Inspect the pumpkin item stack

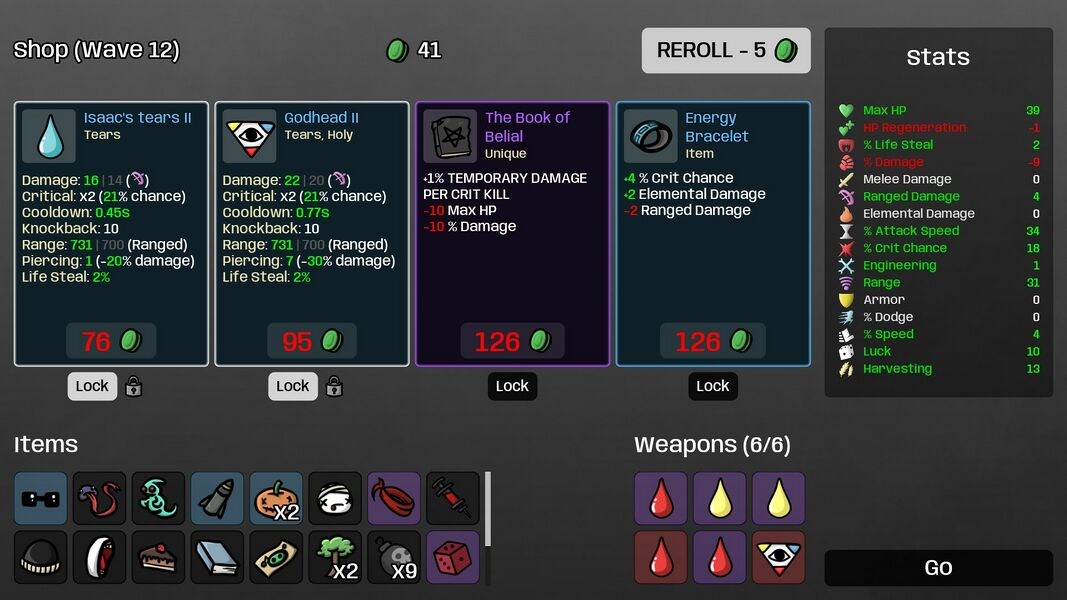tap(276, 499)
